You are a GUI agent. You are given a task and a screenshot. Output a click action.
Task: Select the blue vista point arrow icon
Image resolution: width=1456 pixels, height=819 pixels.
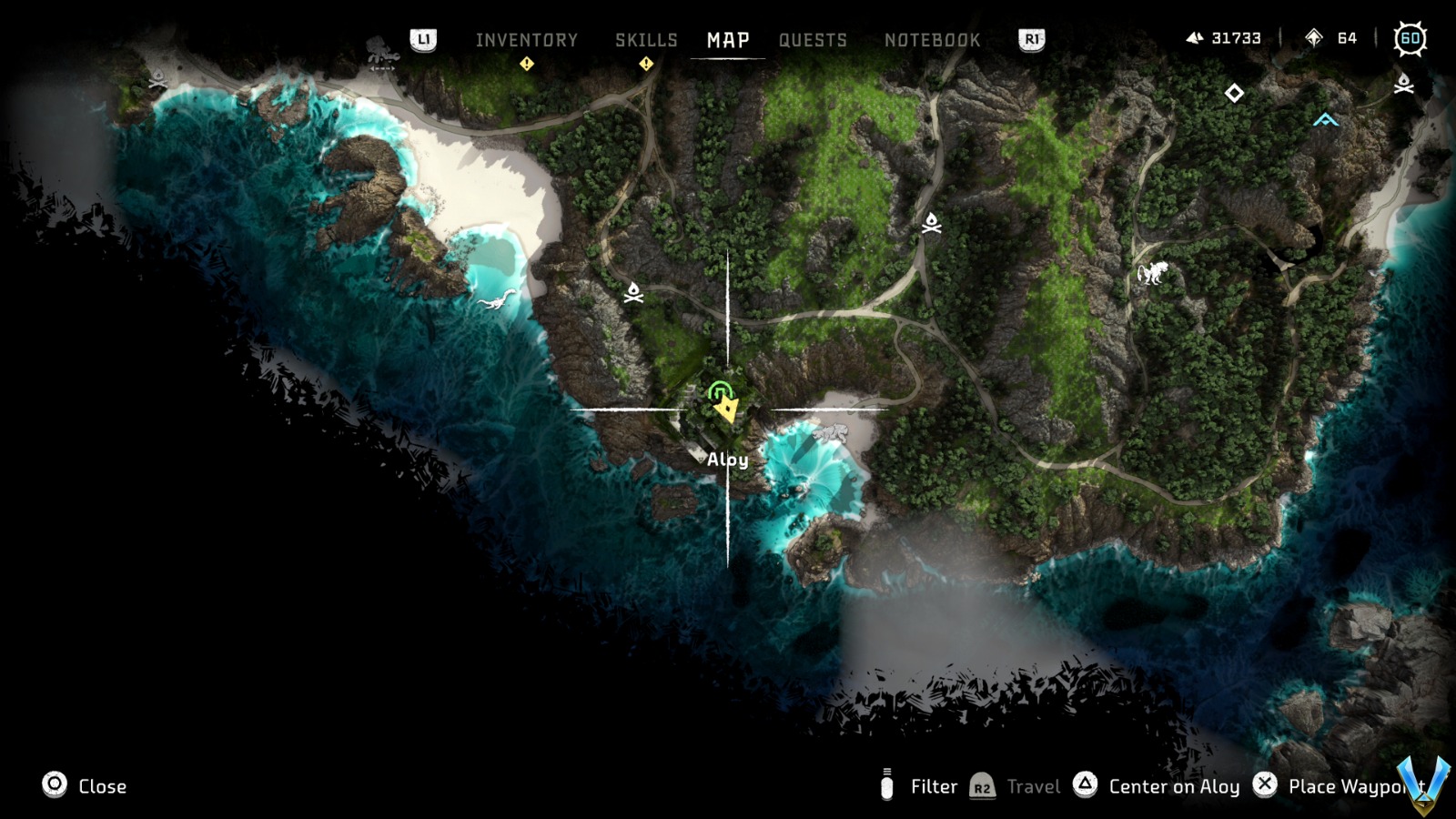(1325, 117)
